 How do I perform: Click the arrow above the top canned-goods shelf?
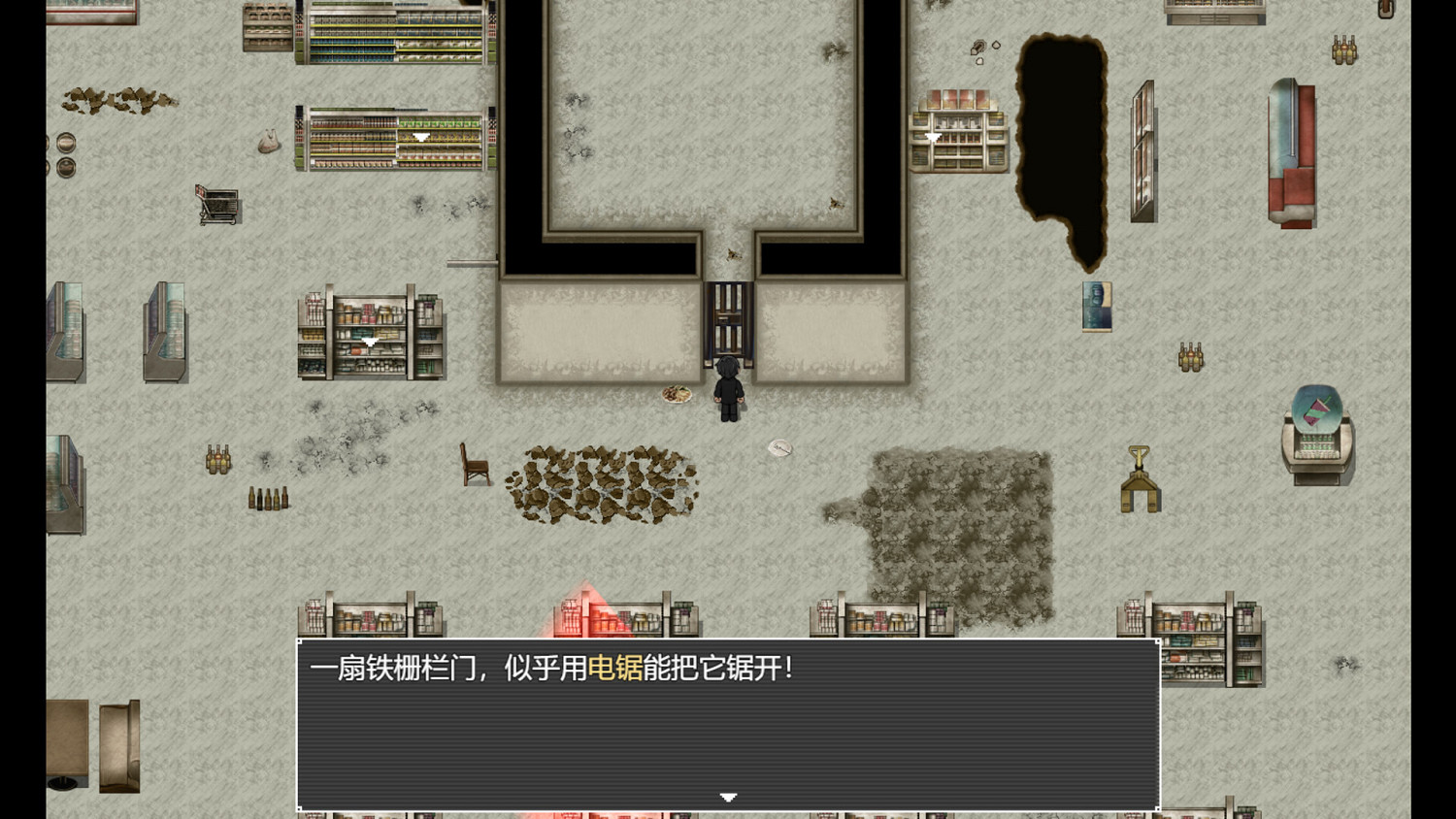pyautogui.click(x=422, y=136)
